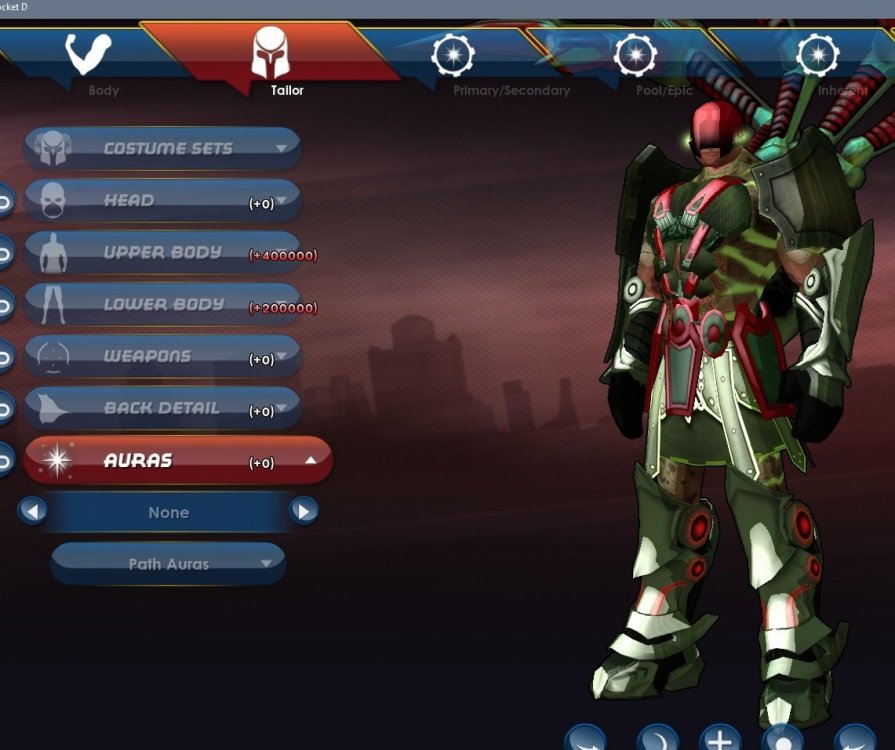Screen dimensions: 895x750
Task: Expand the Costume Sets category
Action: (x=162, y=148)
